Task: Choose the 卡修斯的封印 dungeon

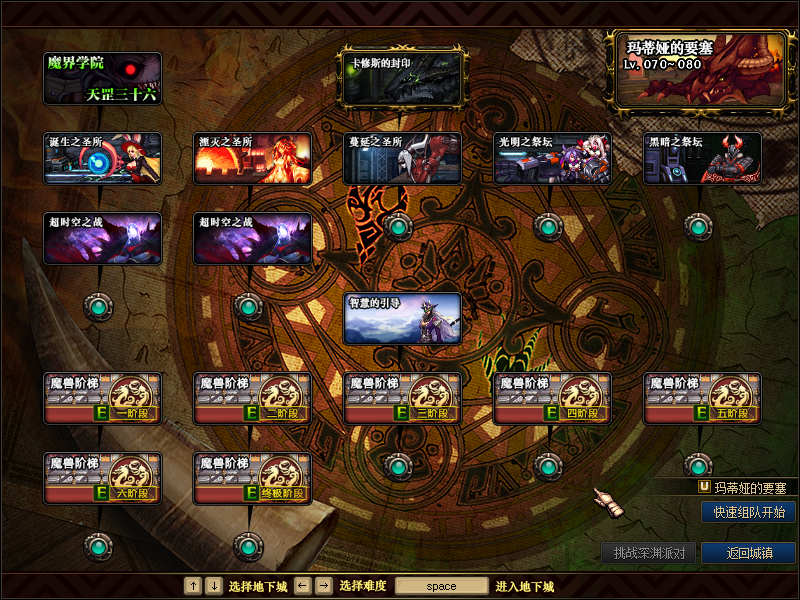Action: point(402,79)
